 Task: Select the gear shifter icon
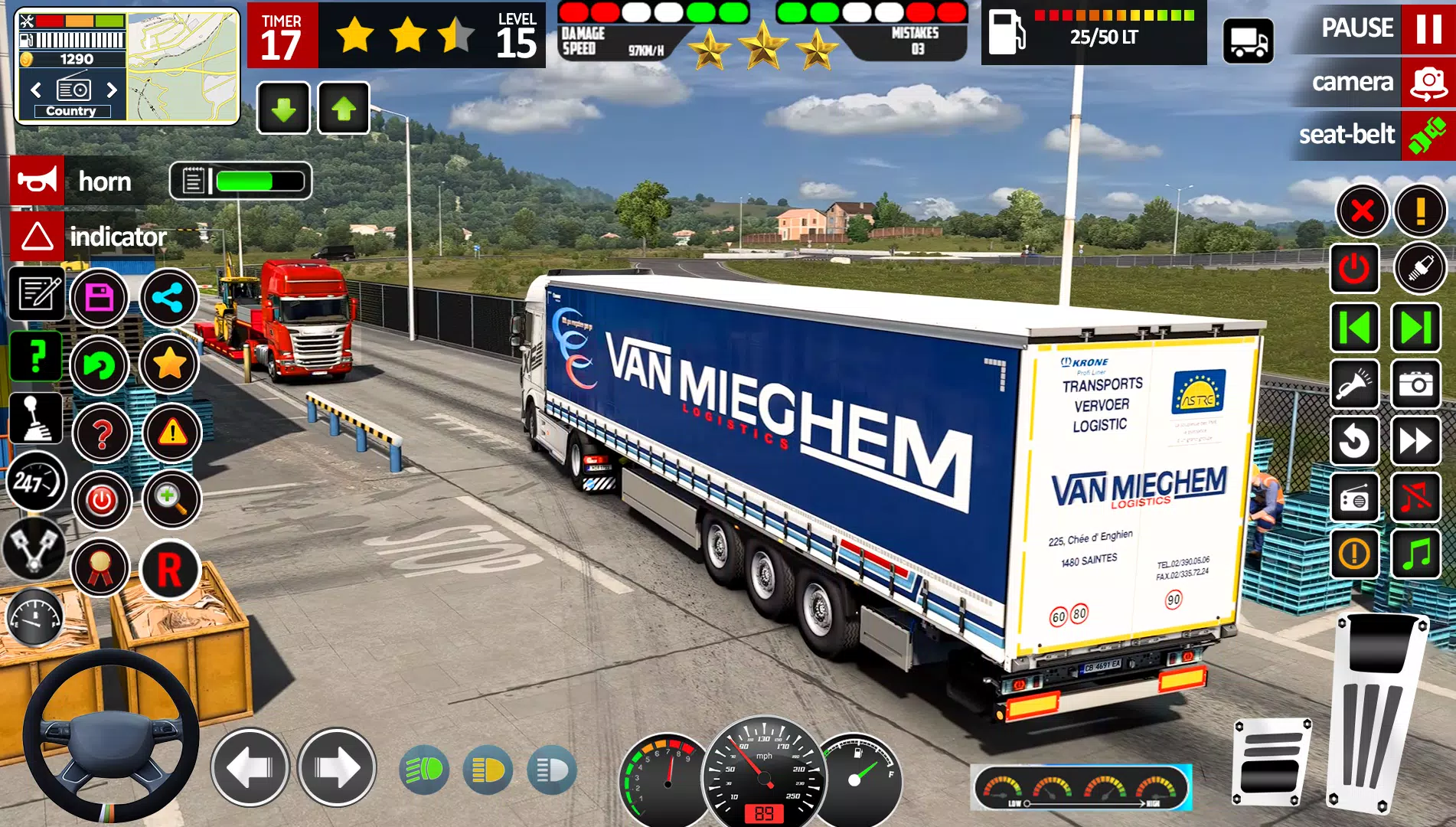(37, 419)
